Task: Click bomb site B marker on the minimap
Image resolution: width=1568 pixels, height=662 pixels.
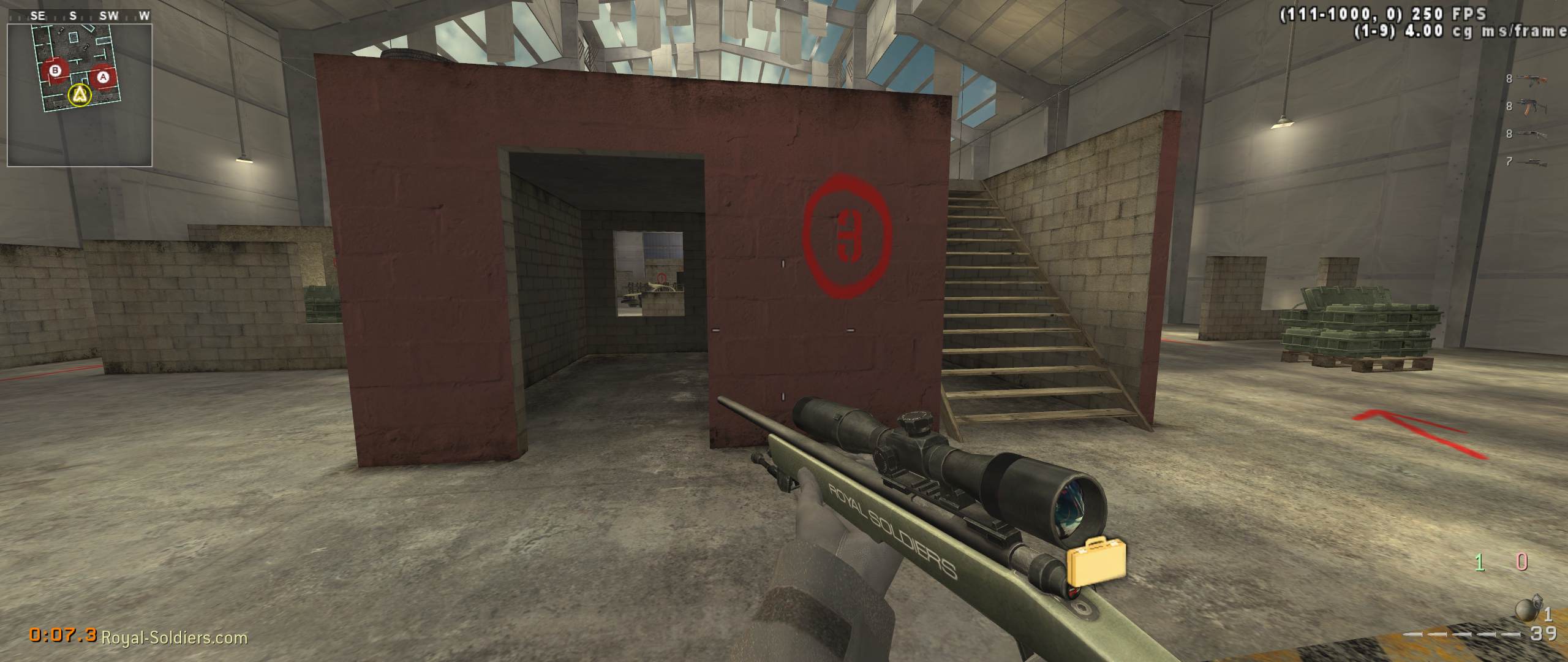Action: pyautogui.click(x=55, y=71)
